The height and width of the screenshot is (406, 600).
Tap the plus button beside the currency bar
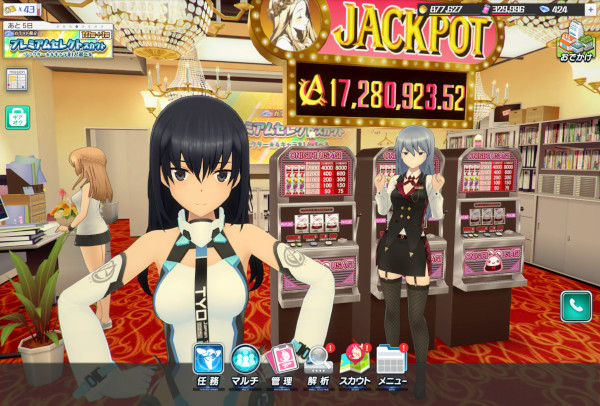coord(591,10)
